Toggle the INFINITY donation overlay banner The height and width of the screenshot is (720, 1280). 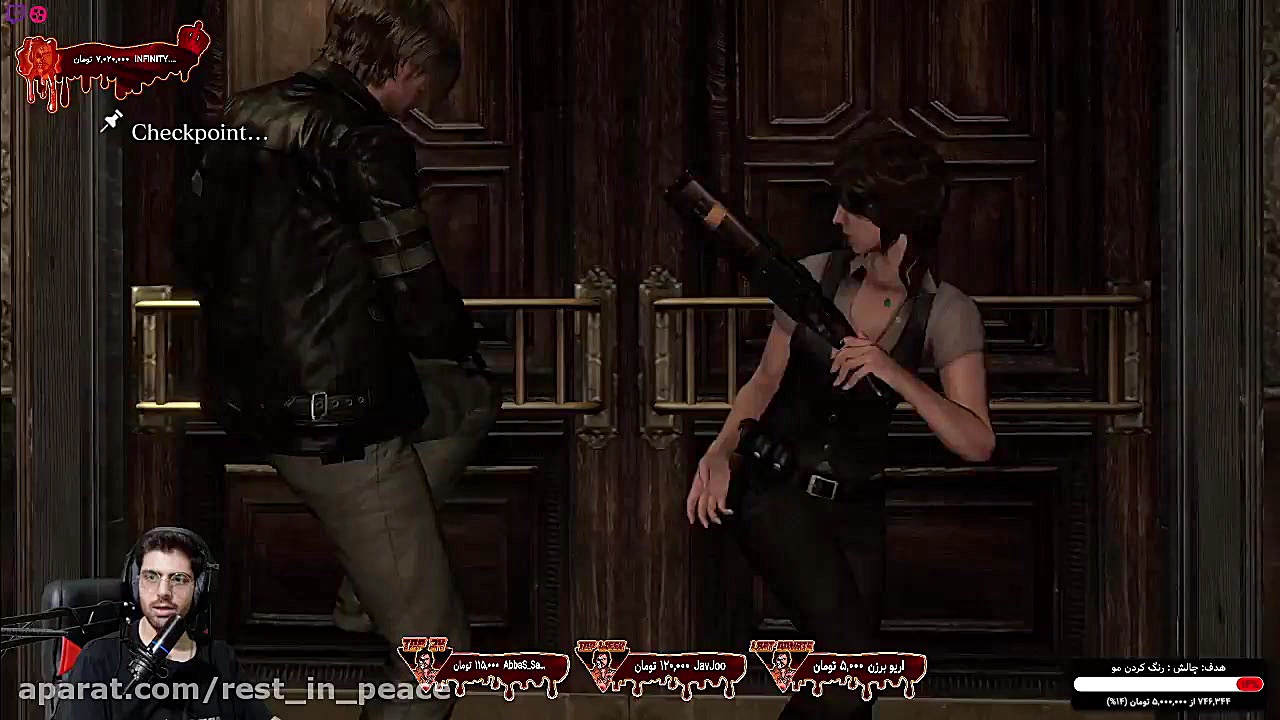point(110,57)
